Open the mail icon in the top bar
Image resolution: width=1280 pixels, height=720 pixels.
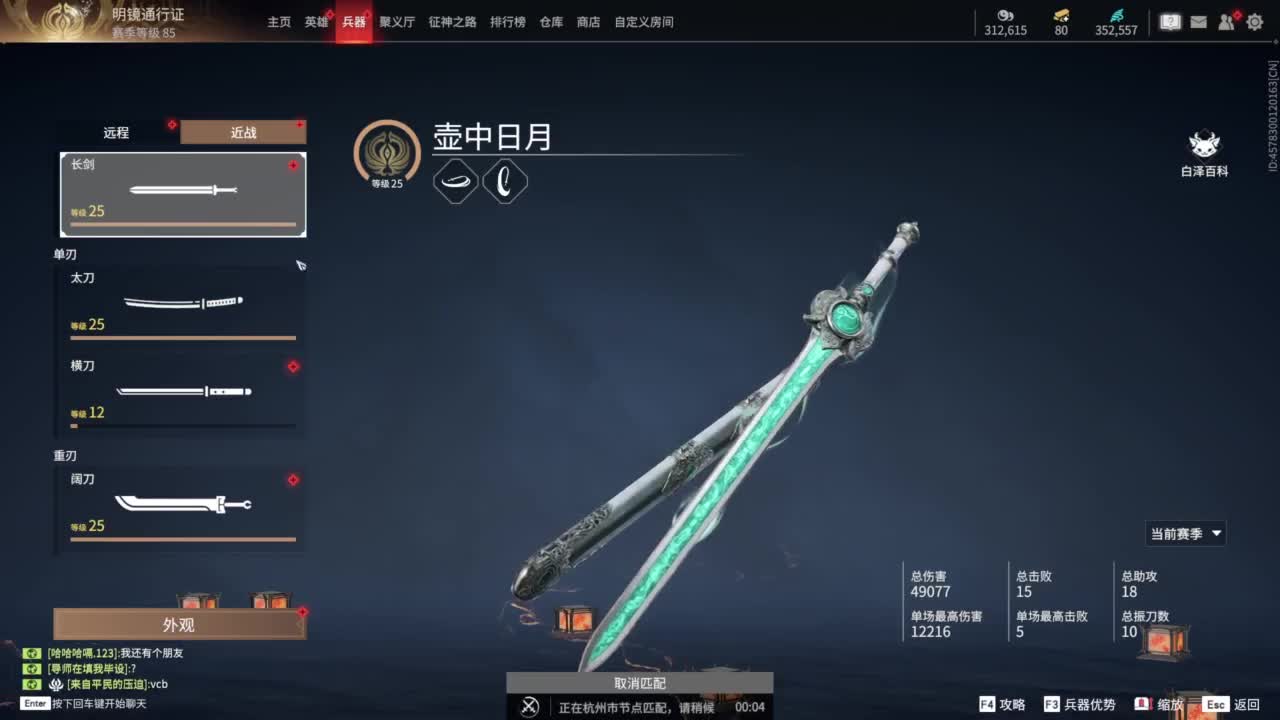coord(1199,21)
